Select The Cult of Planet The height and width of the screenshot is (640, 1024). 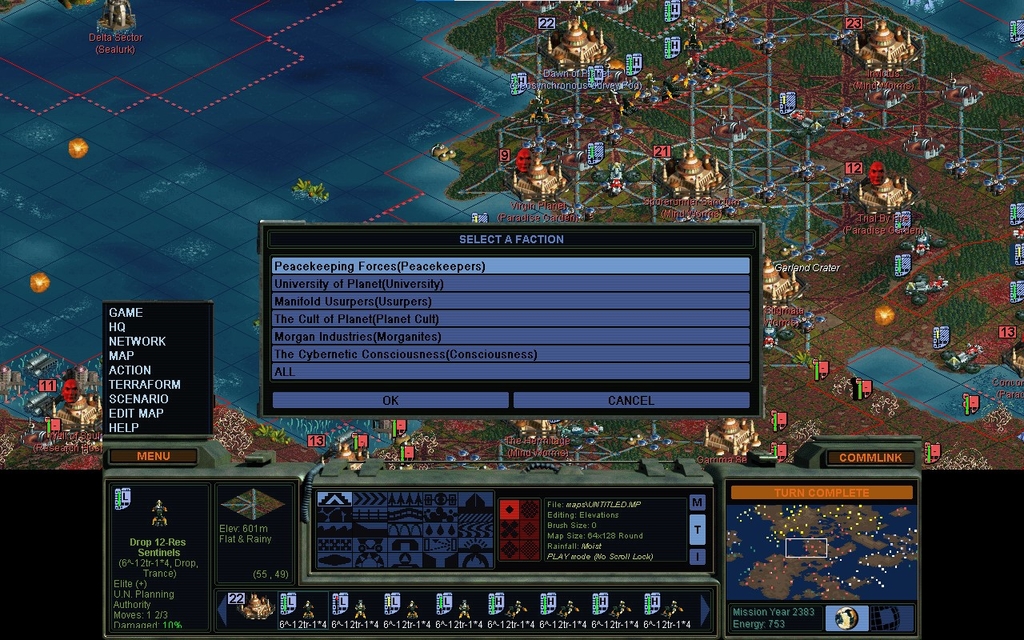coord(510,319)
